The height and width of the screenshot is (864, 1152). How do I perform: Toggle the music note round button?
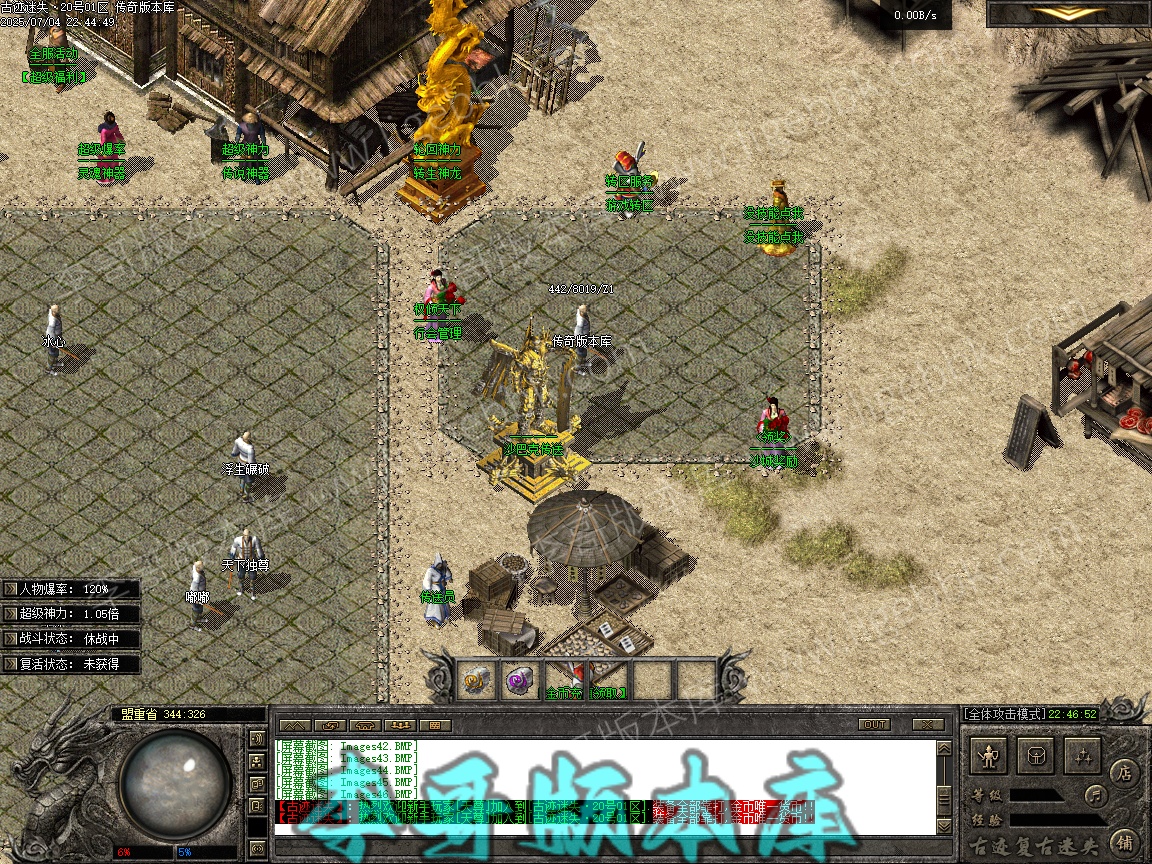(x=1097, y=796)
